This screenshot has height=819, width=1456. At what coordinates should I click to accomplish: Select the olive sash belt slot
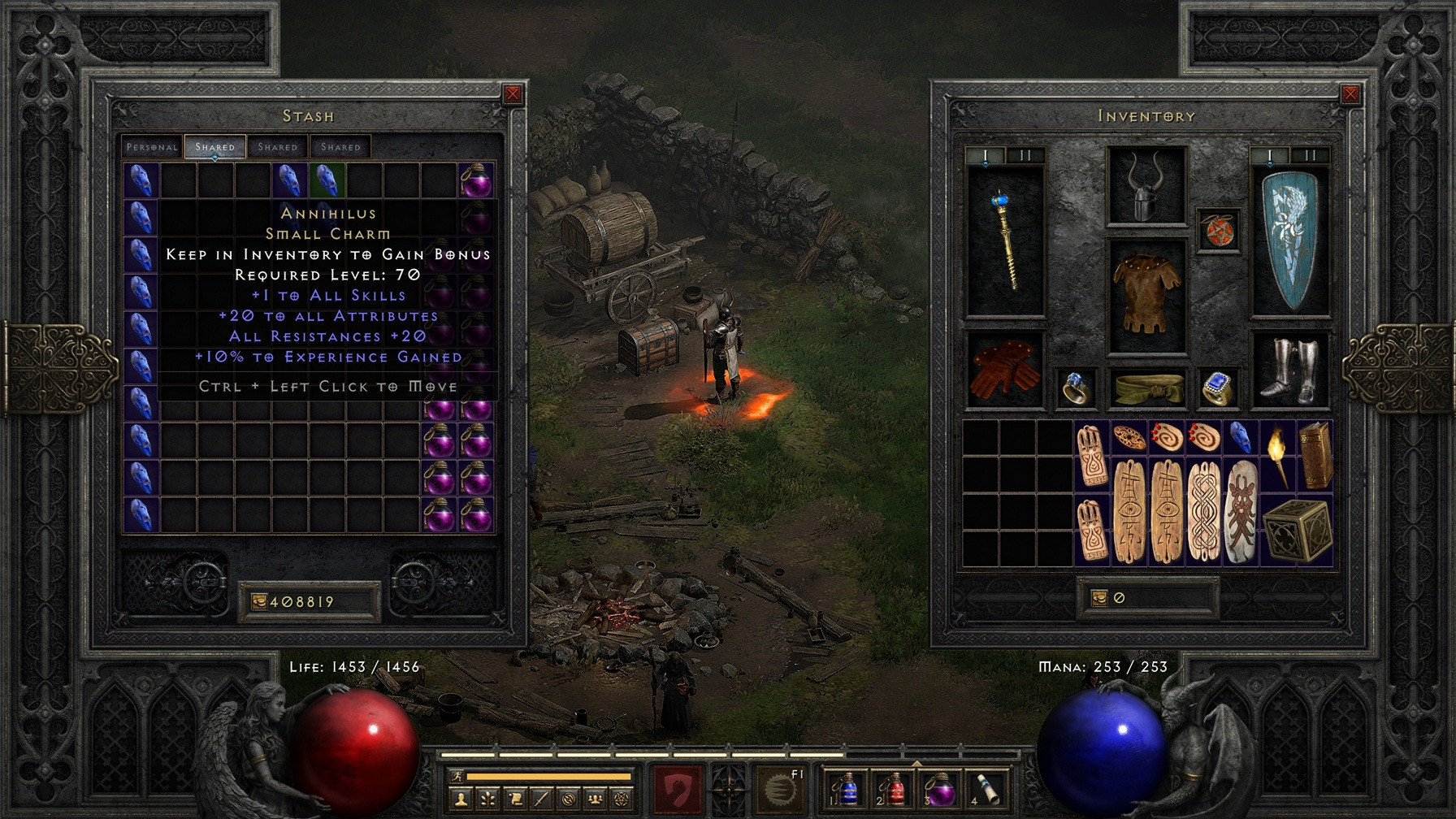pyautogui.click(x=1146, y=388)
